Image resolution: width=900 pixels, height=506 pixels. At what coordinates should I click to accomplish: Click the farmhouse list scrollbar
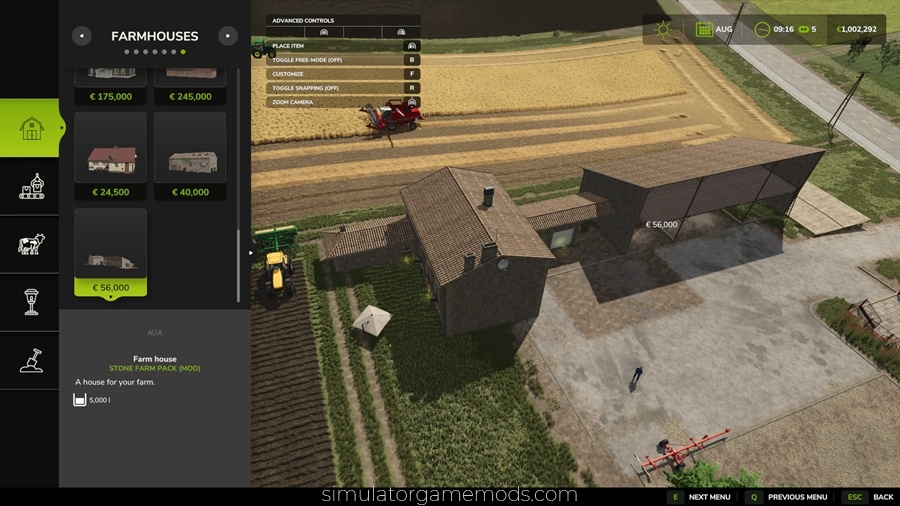[x=238, y=265]
